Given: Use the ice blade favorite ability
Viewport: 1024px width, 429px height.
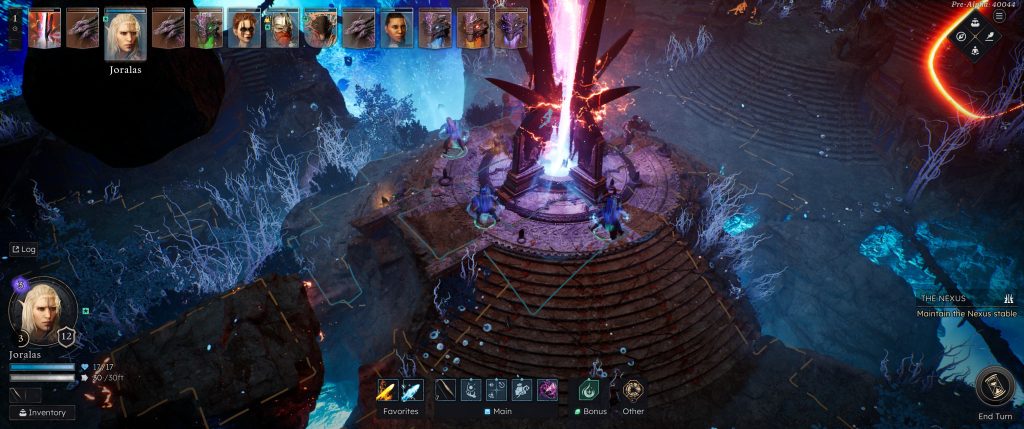Looking at the screenshot, I should [411, 391].
